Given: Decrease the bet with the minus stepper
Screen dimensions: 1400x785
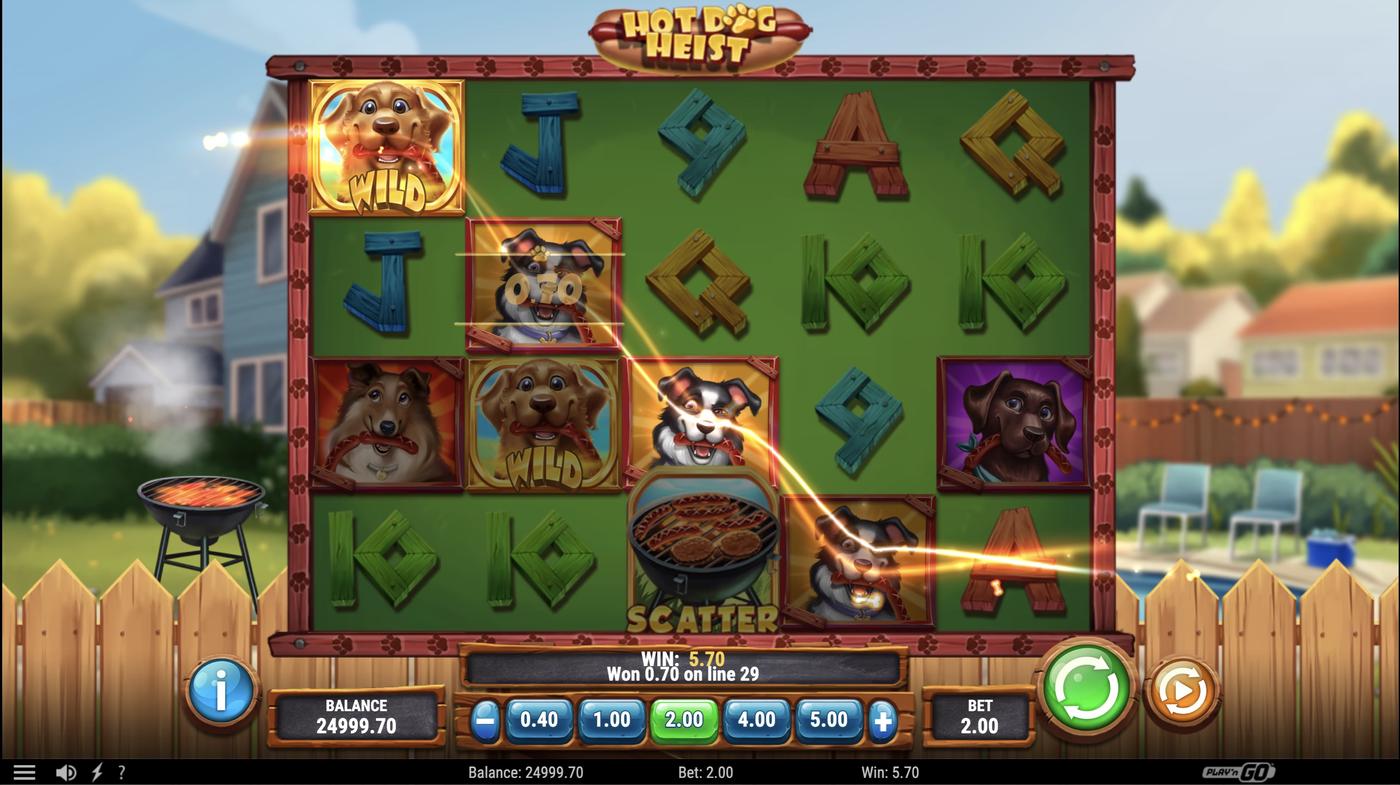Looking at the screenshot, I should tap(487, 719).
